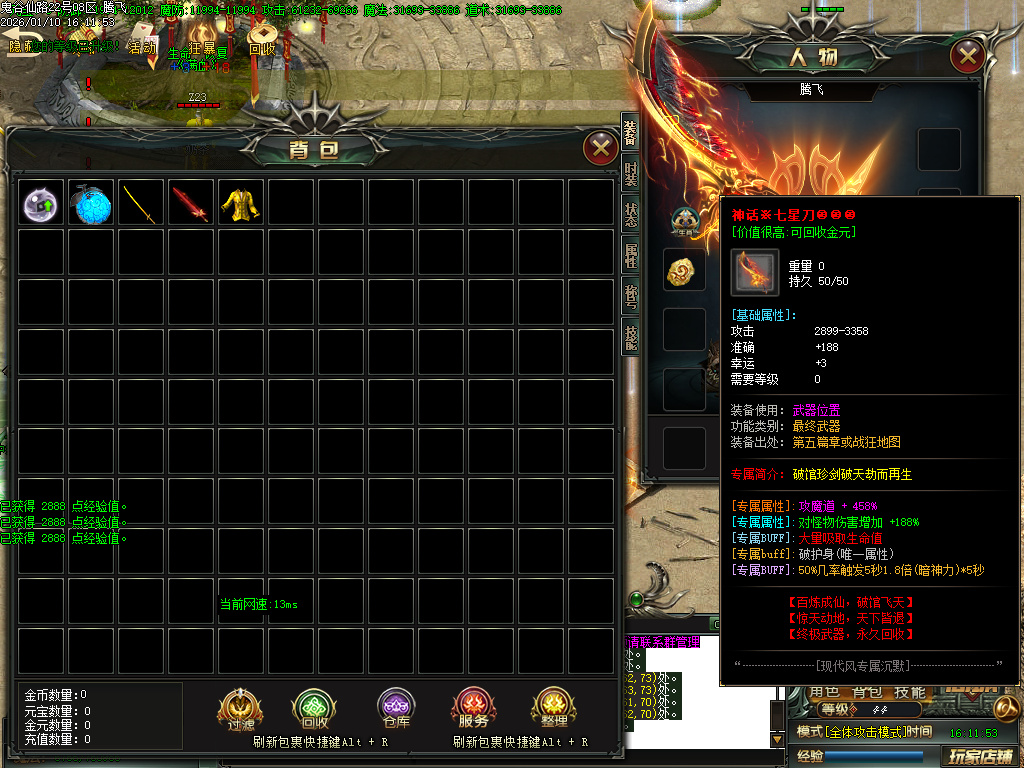
Task: Sort the bag with 整理 button
Action: tap(554, 709)
